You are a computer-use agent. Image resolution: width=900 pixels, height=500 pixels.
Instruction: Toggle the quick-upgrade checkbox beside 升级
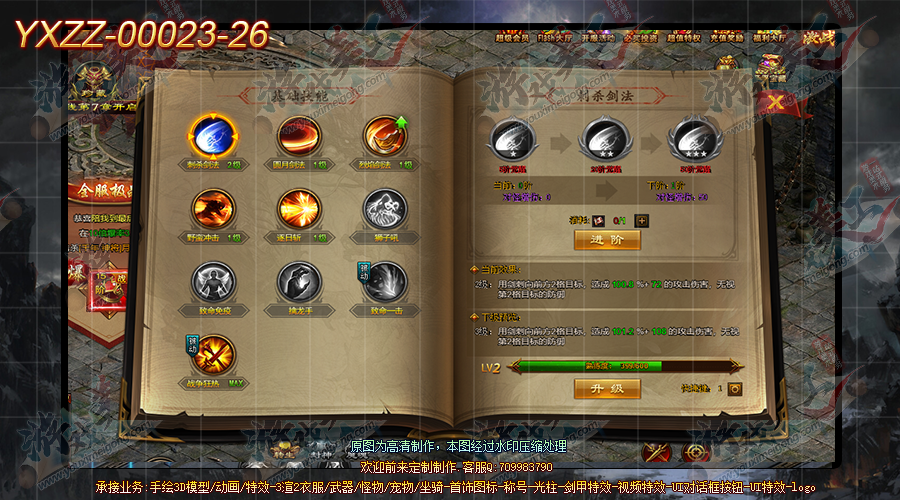point(735,388)
